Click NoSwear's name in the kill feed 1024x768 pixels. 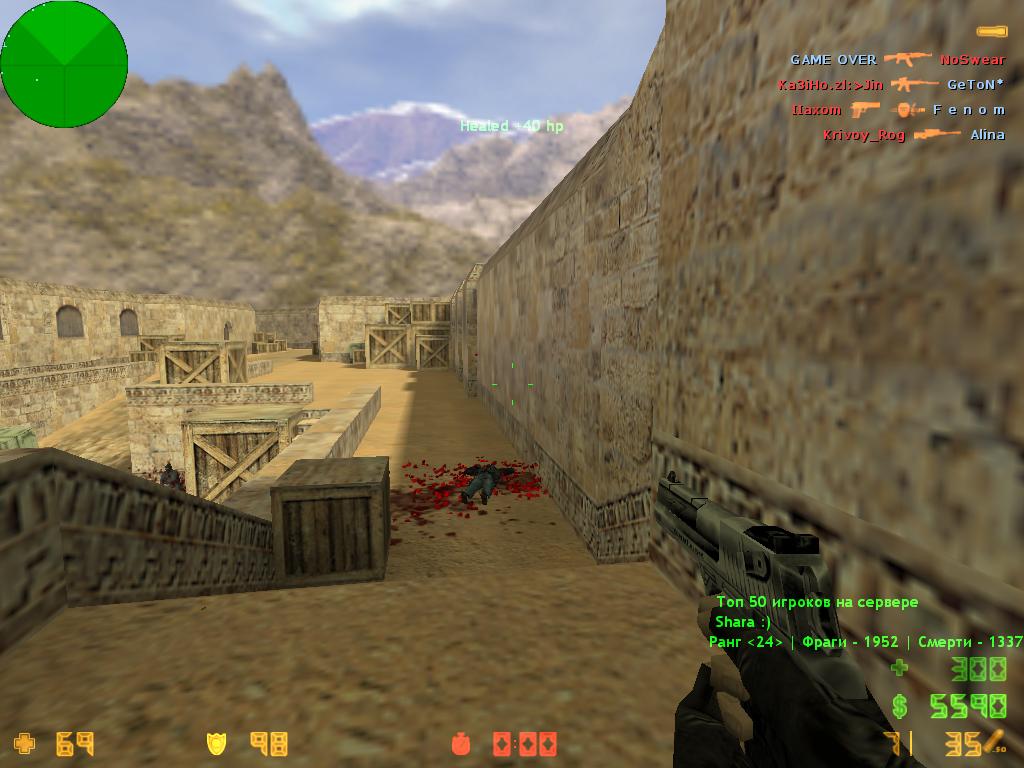click(x=972, y=60)
